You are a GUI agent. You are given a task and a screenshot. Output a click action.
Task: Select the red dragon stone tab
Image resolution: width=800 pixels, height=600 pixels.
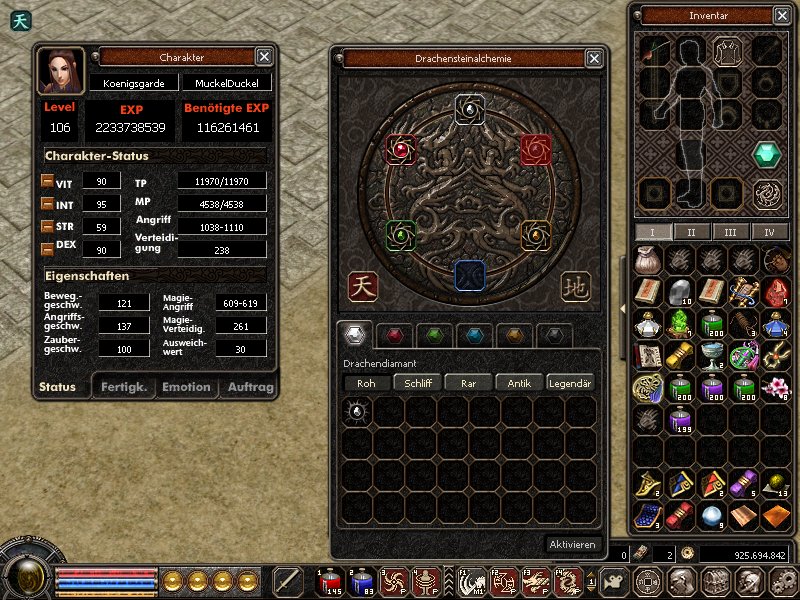tap(399, 335)
